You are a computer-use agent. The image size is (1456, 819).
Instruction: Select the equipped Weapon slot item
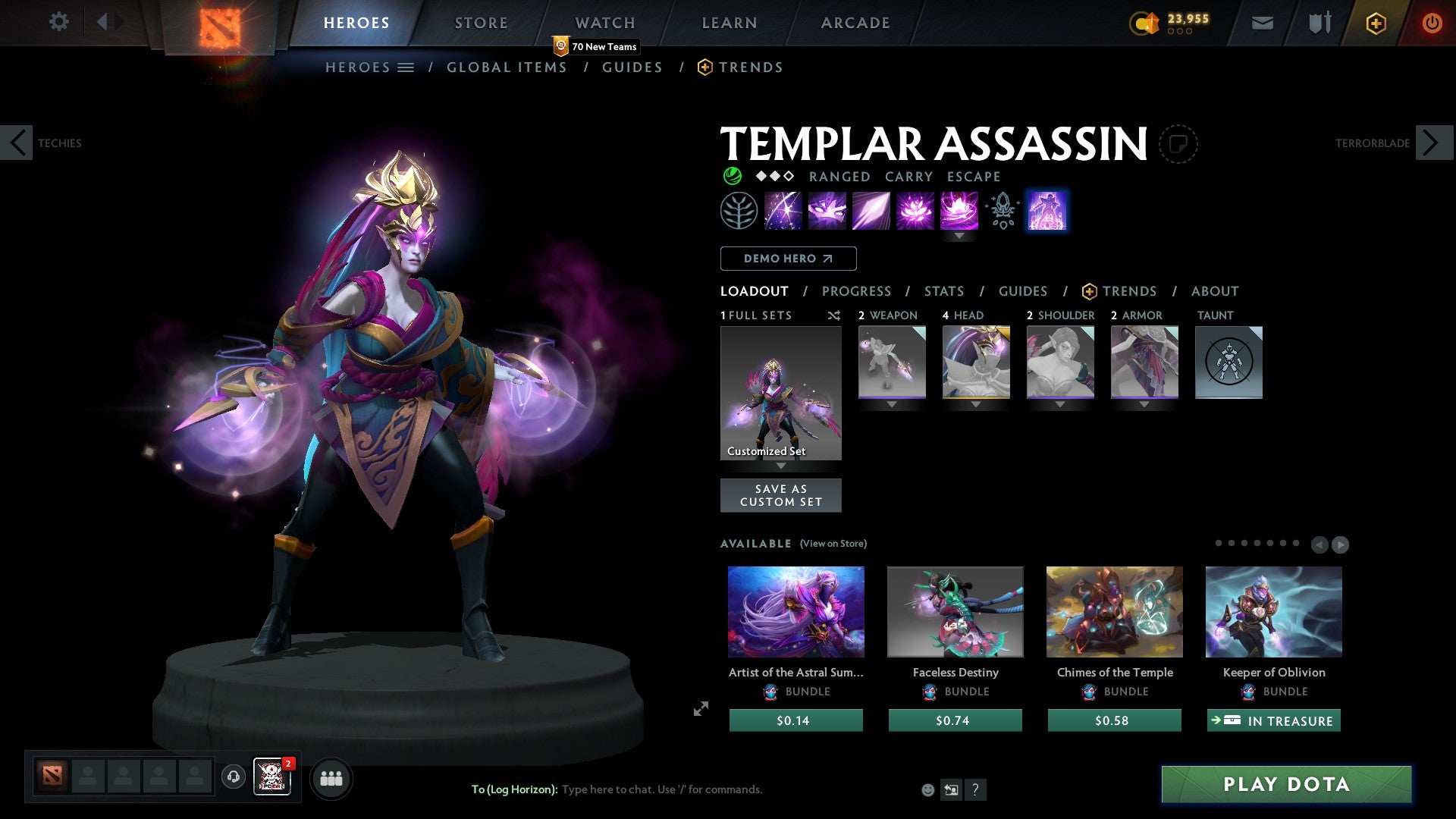pos(892,362)
